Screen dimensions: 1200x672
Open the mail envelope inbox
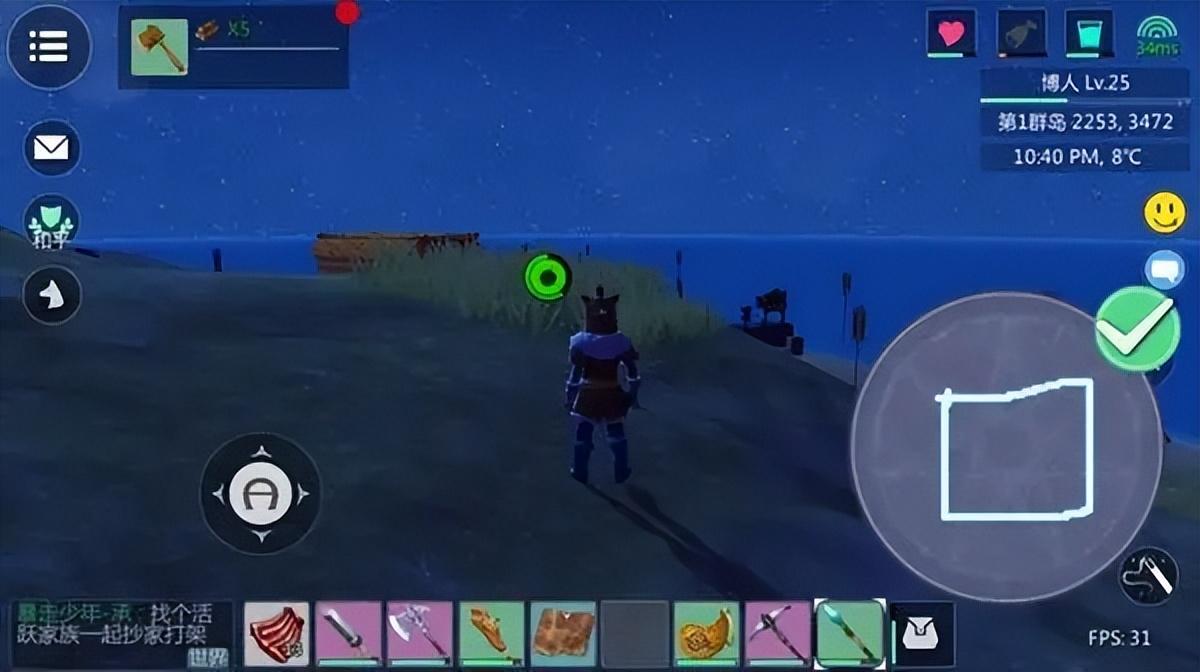pyautogui.click(x=51, y=148)
